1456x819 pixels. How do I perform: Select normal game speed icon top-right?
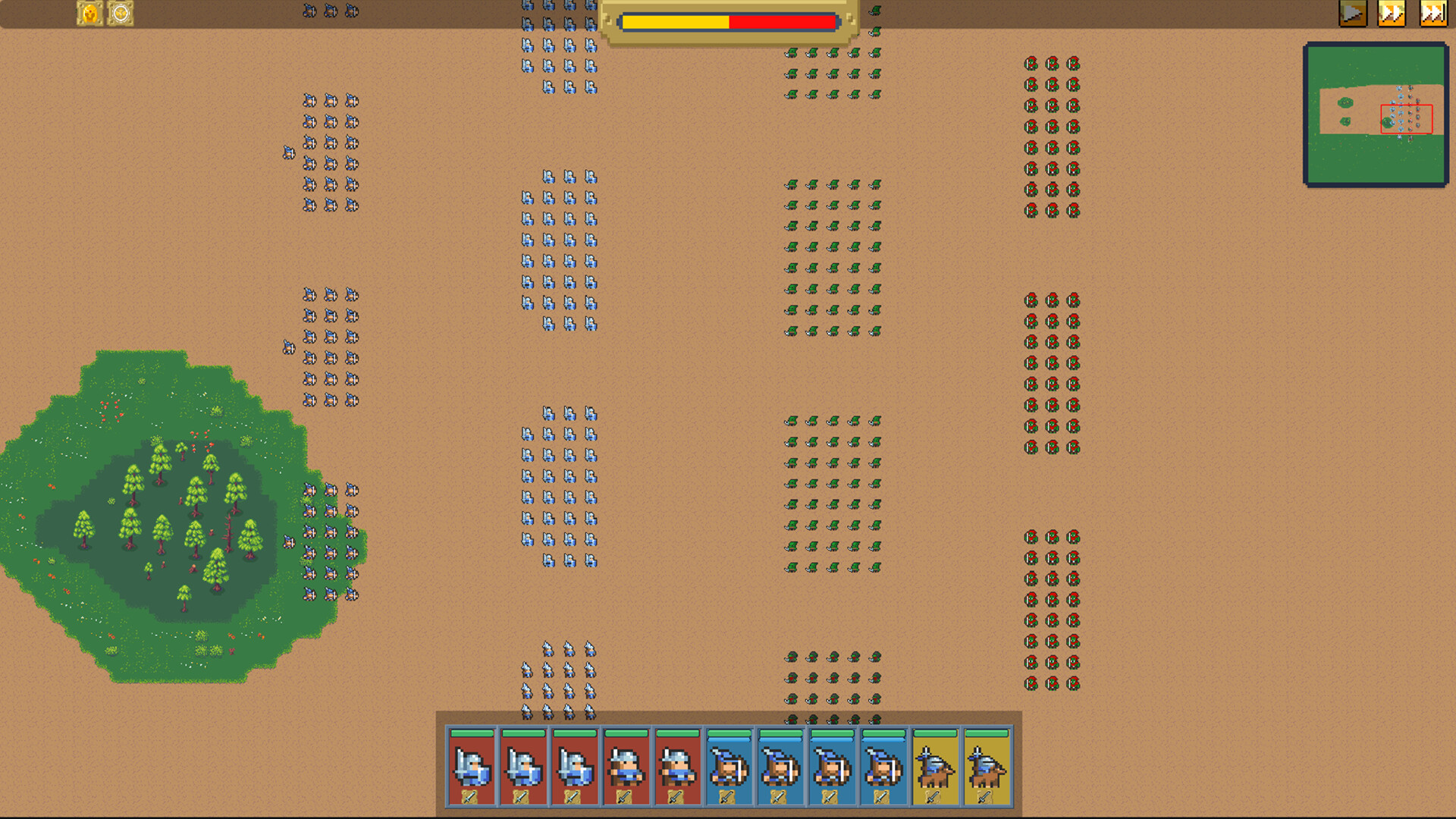click(1354, 14)
